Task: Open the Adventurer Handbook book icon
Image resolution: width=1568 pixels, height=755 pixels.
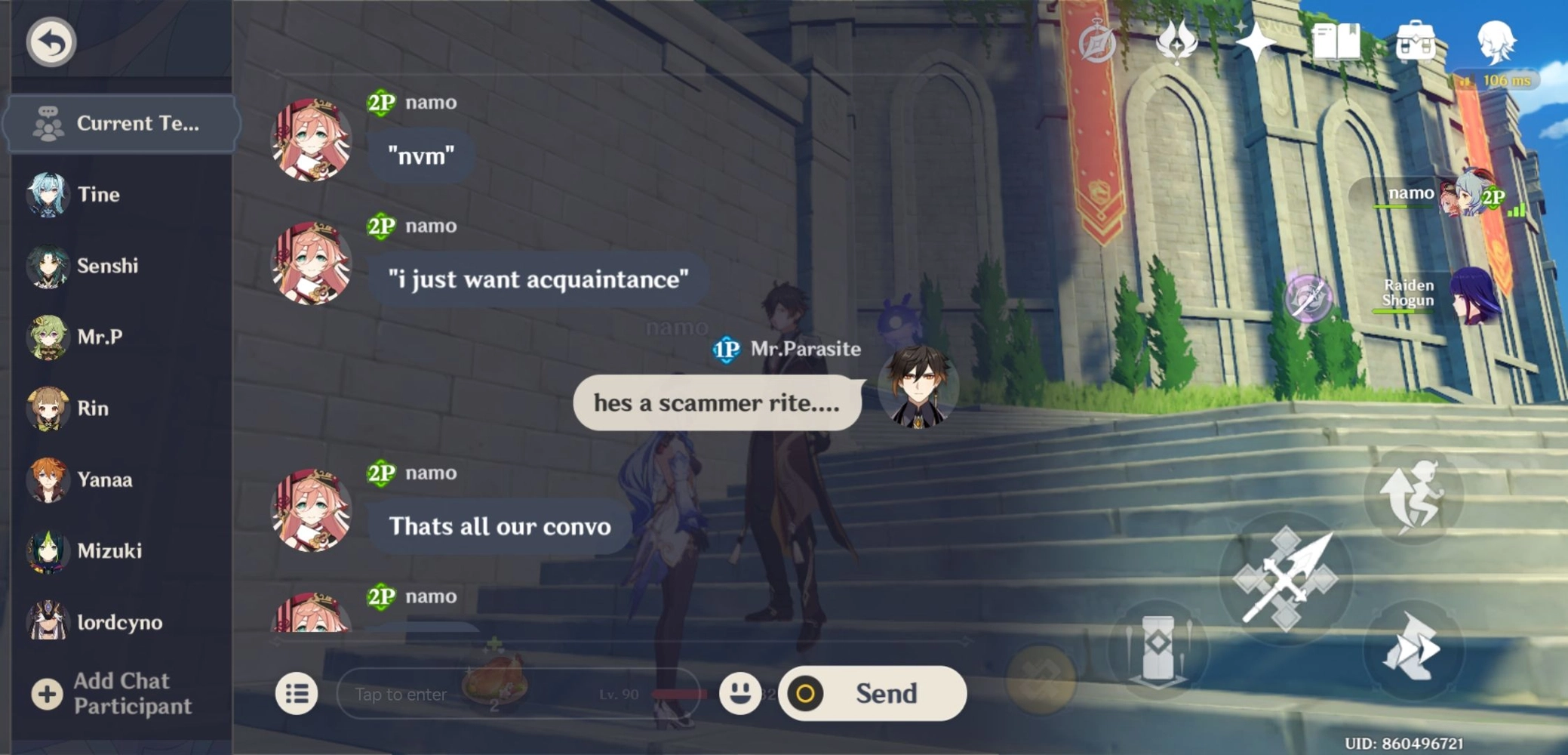Action: coord(1336,42)
